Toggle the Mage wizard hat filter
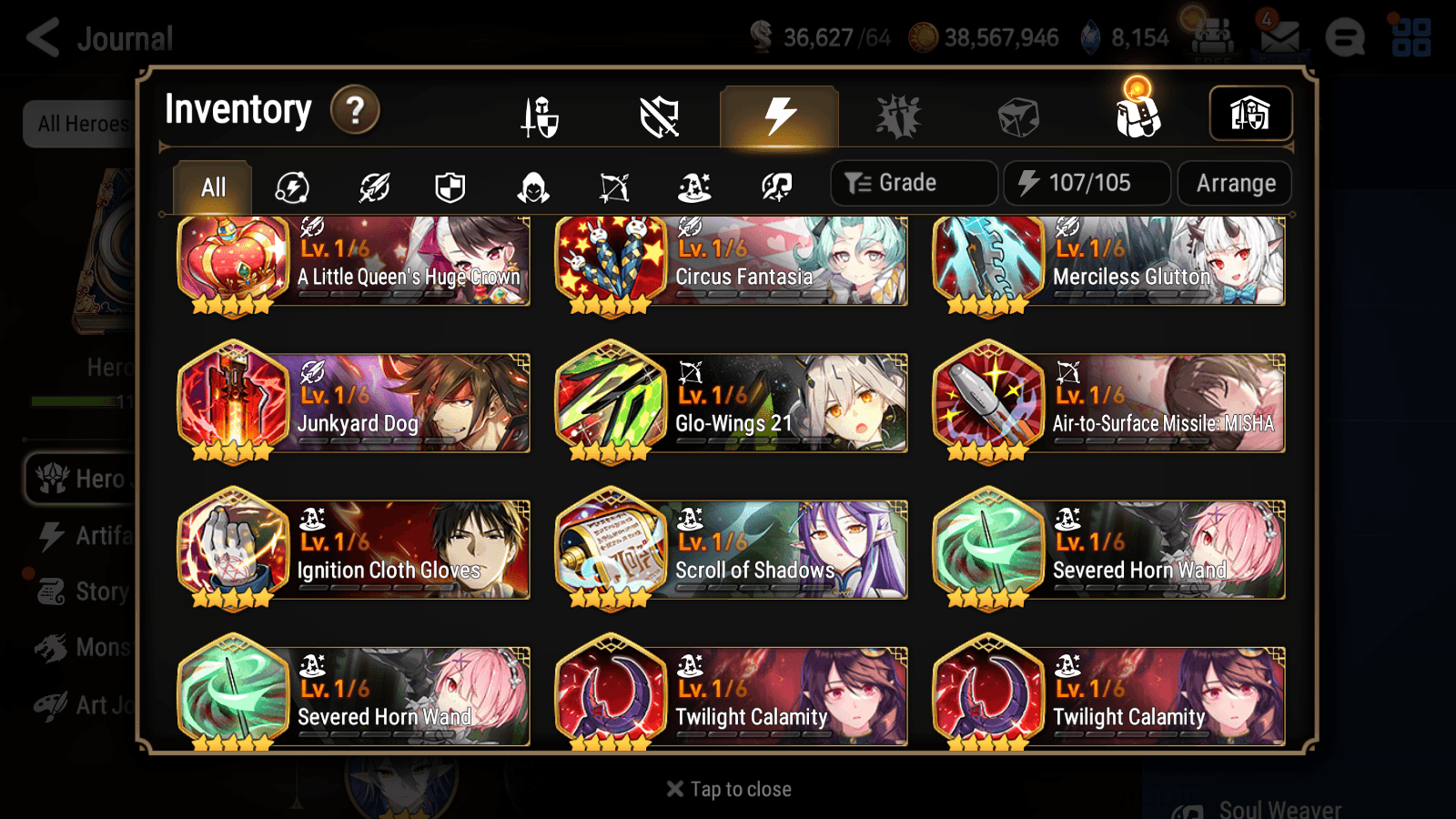The height and width of the screenshot is (819, 1456). tap(693, 187)
